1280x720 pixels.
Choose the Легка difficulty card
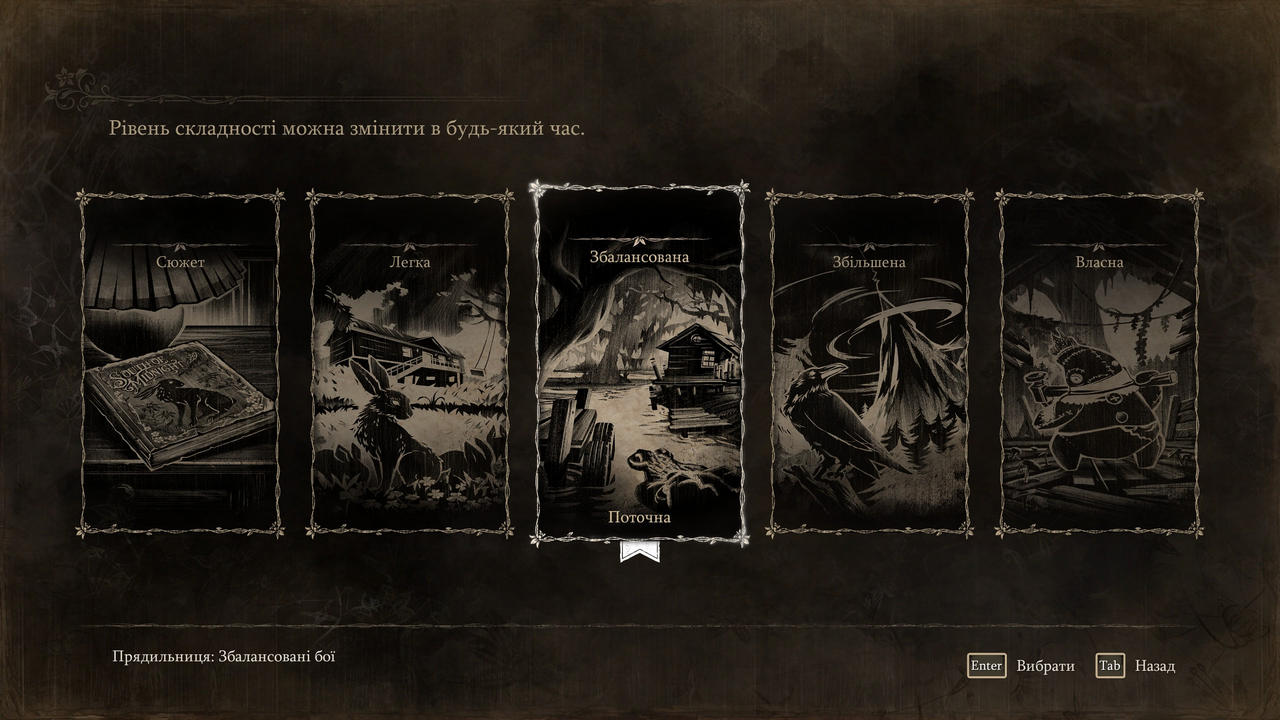(x=410, y=363)
